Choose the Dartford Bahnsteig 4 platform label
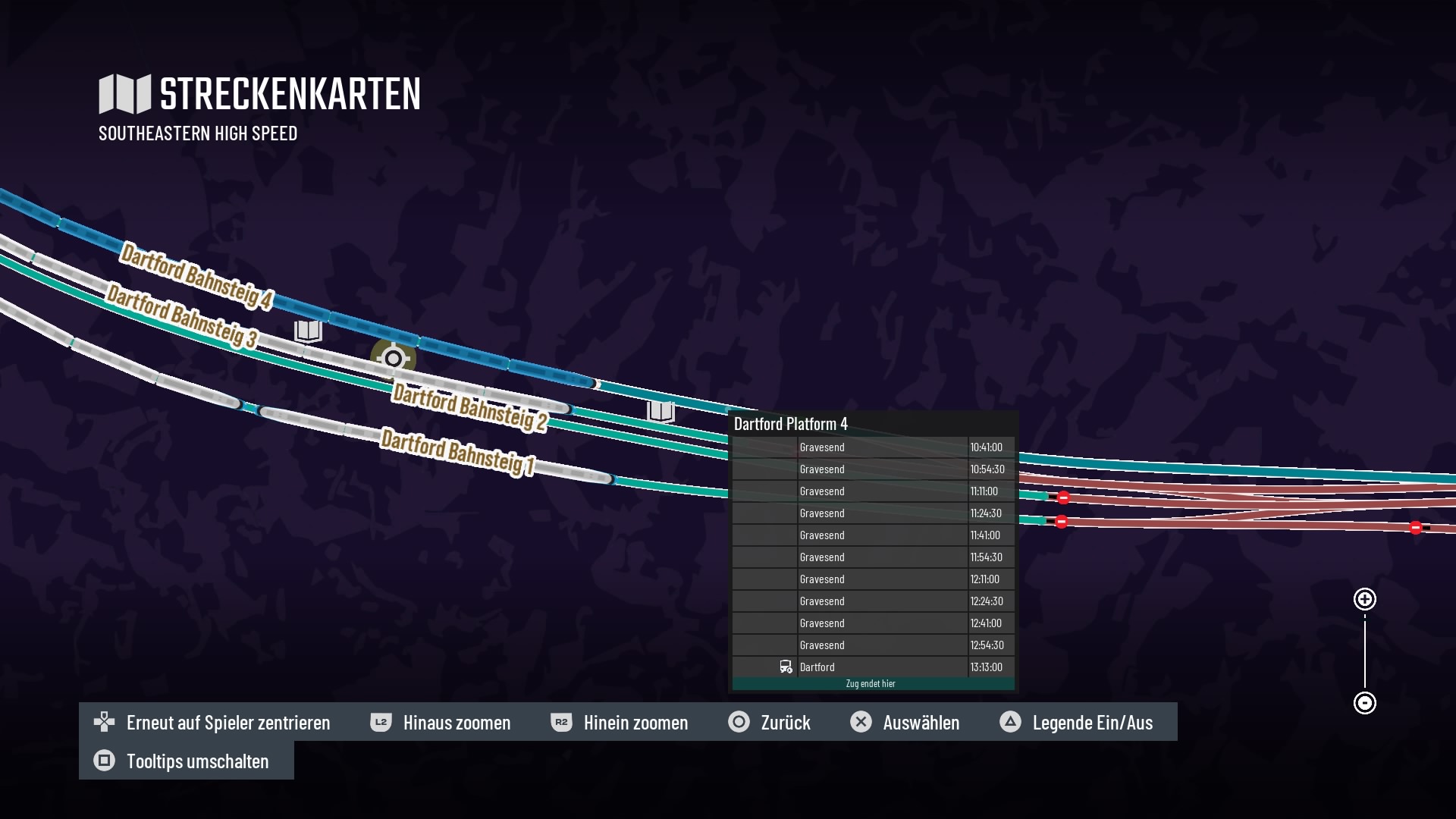 [x=196, y=276]
